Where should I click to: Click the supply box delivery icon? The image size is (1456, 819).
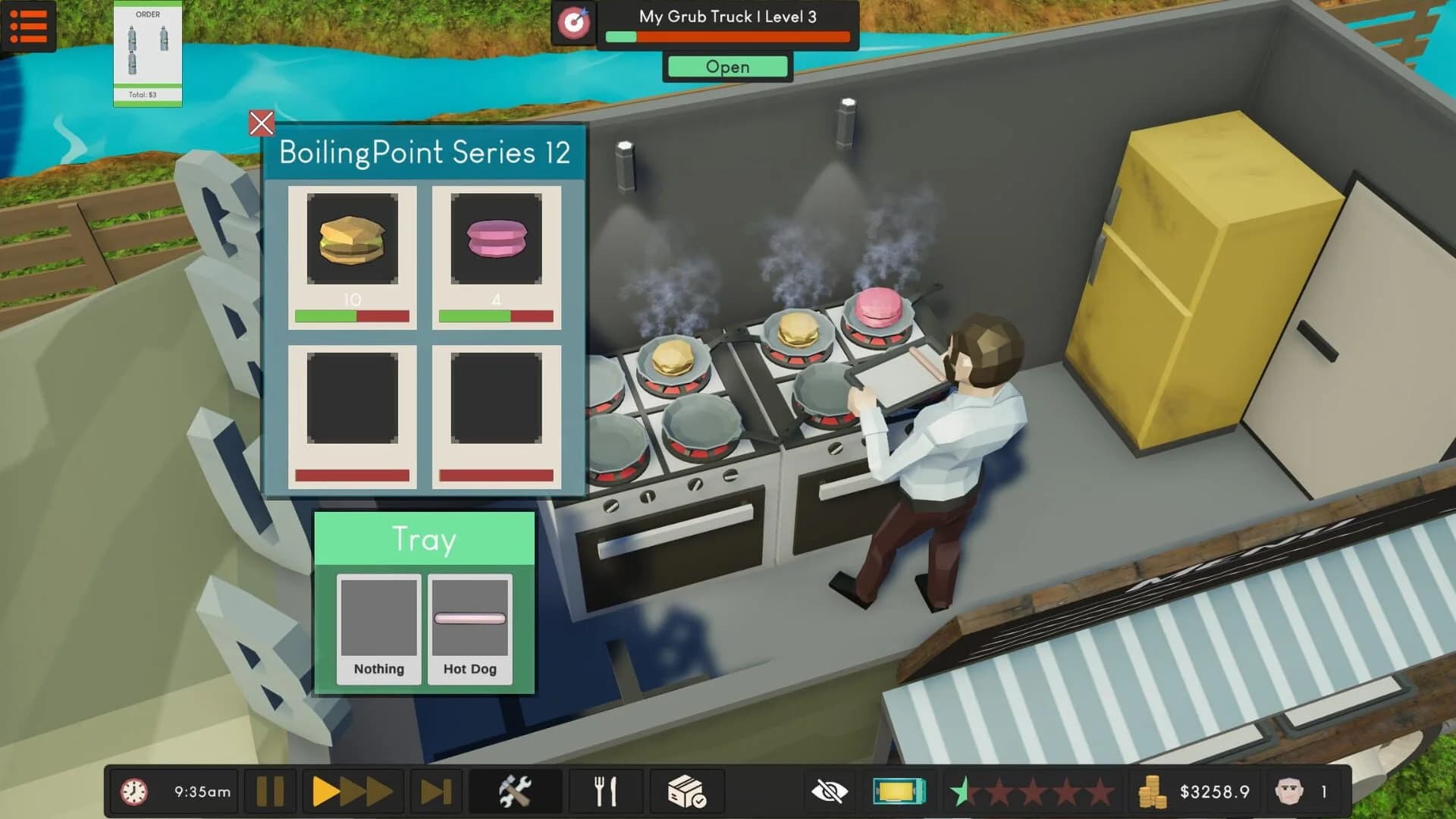click(686, 791)
